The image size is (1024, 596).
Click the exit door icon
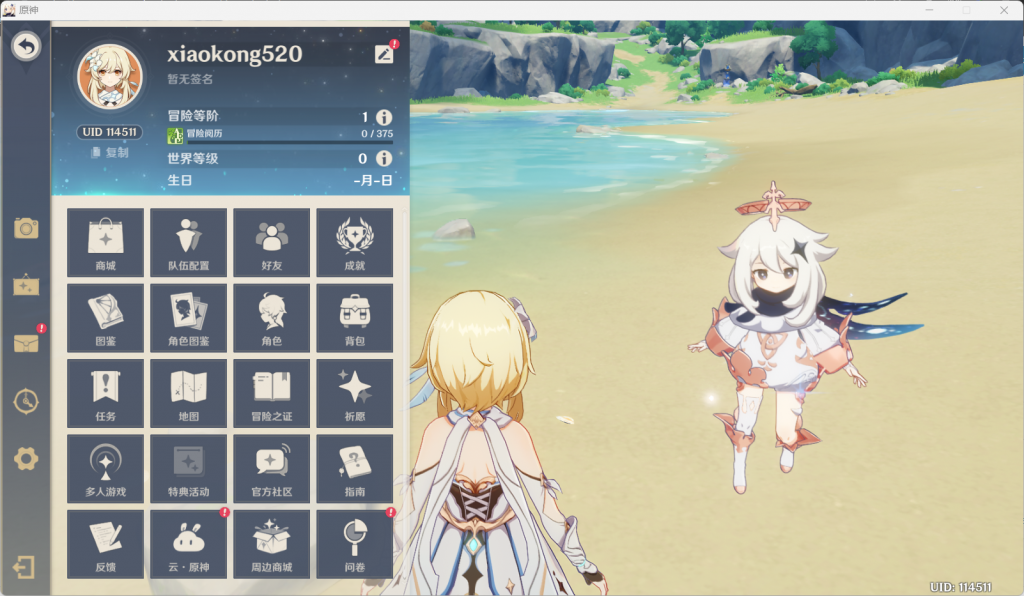point(24,567)
